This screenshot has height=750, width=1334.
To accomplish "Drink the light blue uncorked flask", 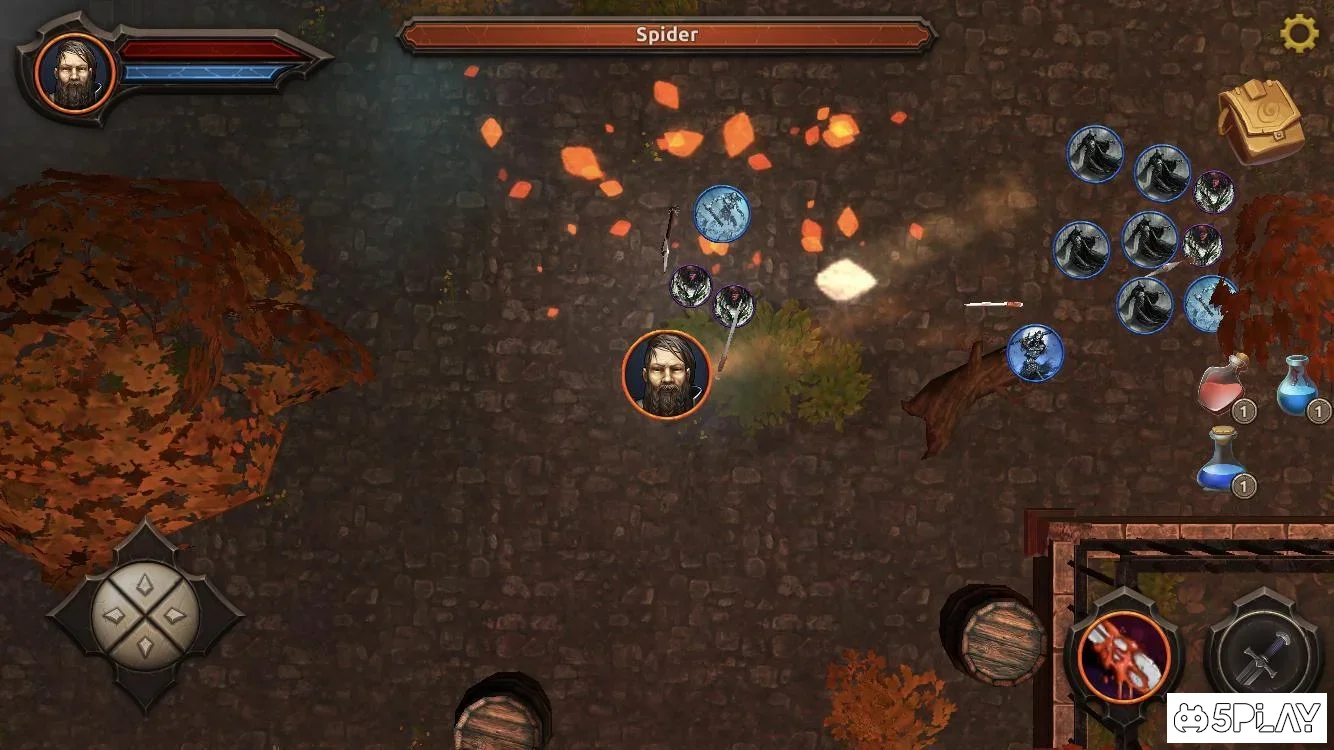I will (x=1299, y=385).
